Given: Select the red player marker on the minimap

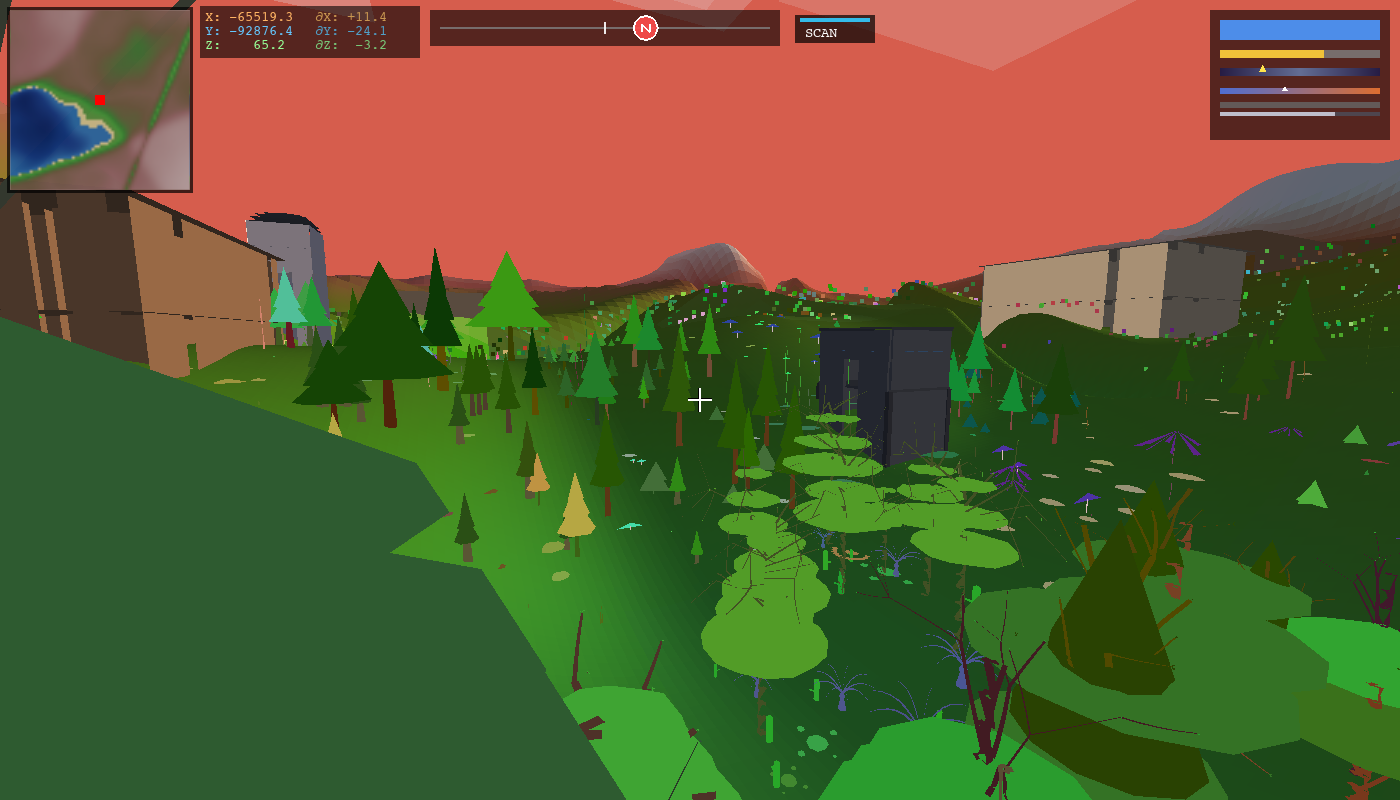Looking at the screenshot, I should tap(100, 99).
